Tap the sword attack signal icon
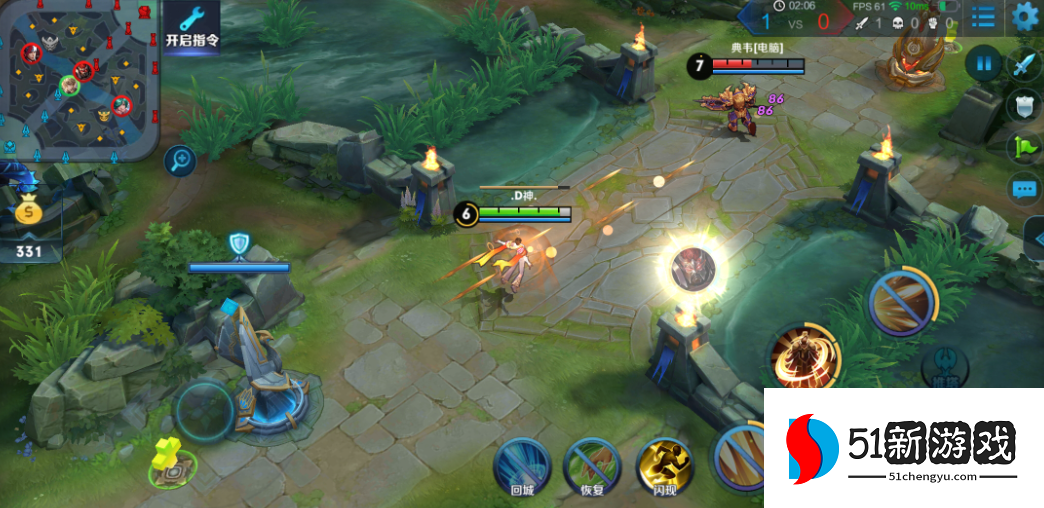The image size is (1044, 508). pos(1023,65)
